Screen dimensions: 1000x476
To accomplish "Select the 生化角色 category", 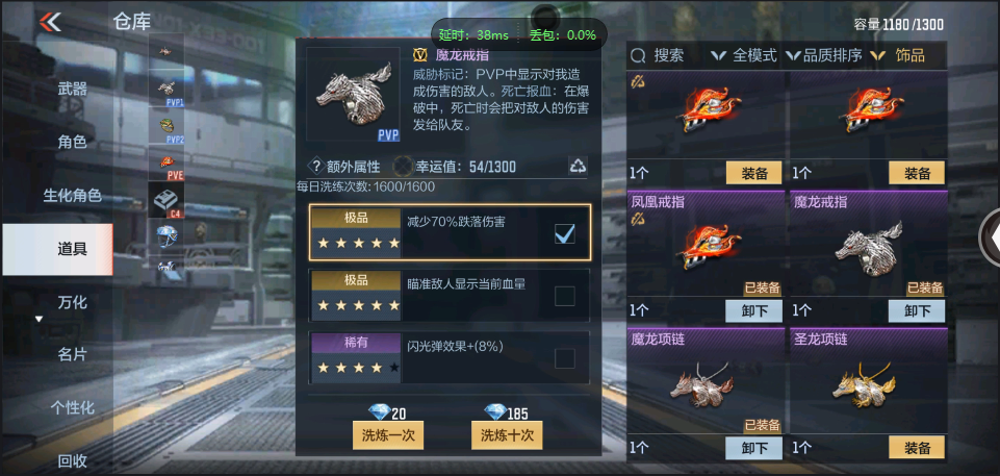I will pyautogui.click(x=72, y=195).
